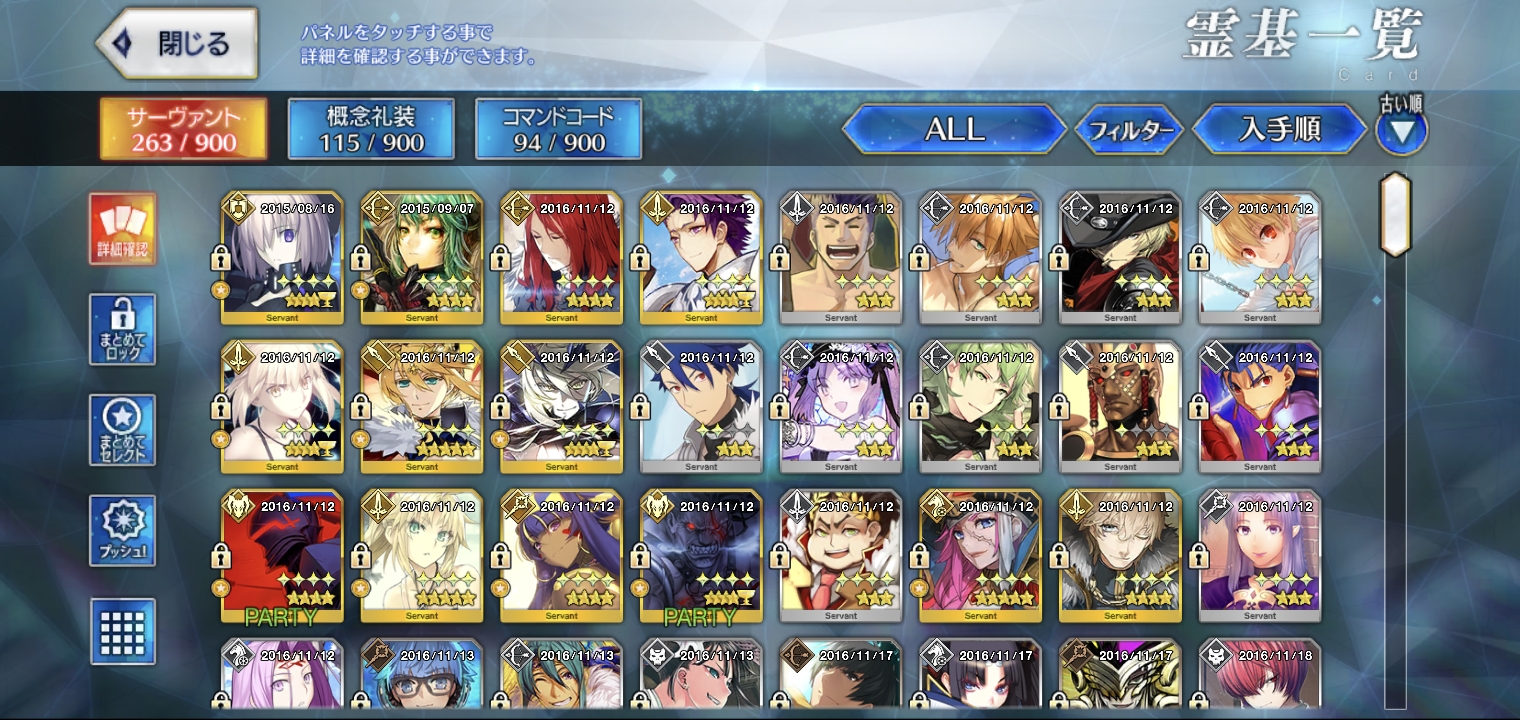Show the コマンドコード tab
1520x720 pixels.
click(x=558, y=129)
